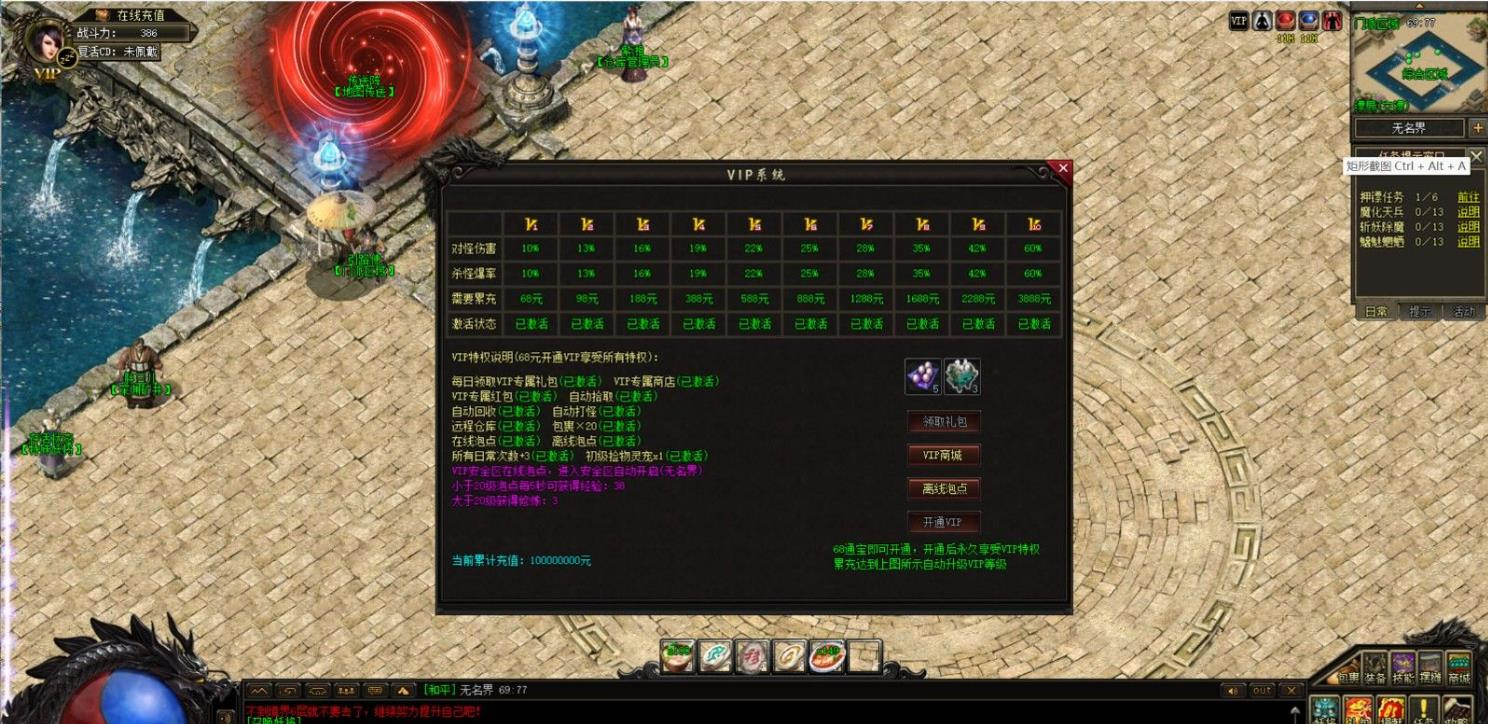
Task: Open the 装备 equipment panel icon
Action: (1374, 666)
